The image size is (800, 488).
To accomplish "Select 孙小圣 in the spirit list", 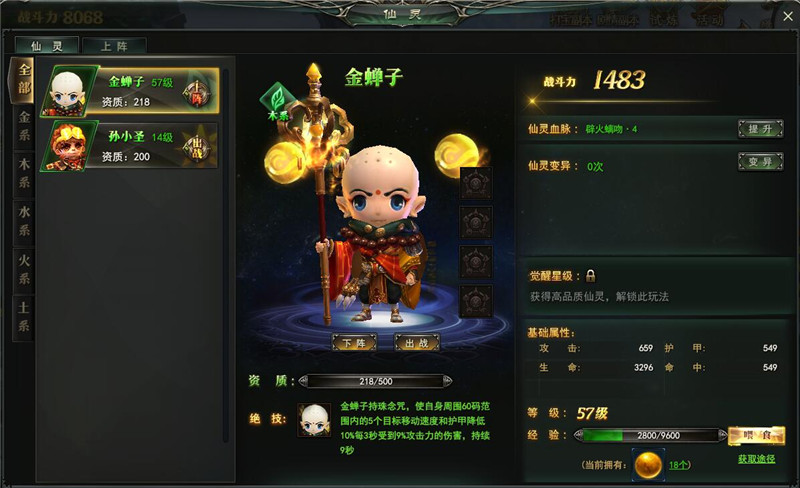I will (128, 146).
